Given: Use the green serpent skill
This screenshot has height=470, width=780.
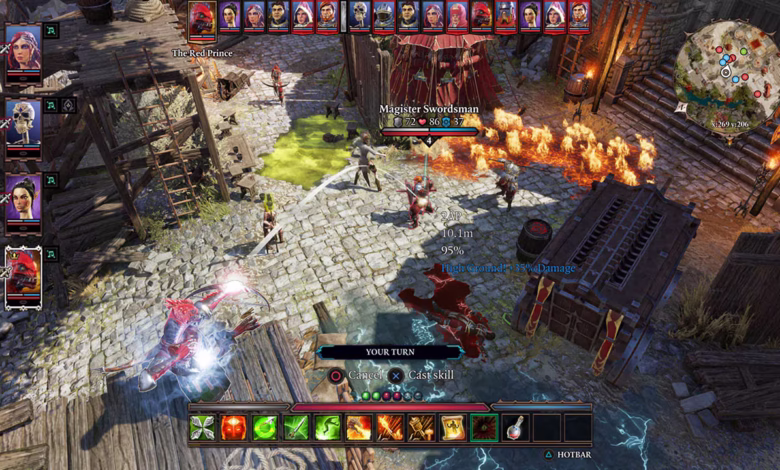Looking at the screenshot, I should (327, 428).
